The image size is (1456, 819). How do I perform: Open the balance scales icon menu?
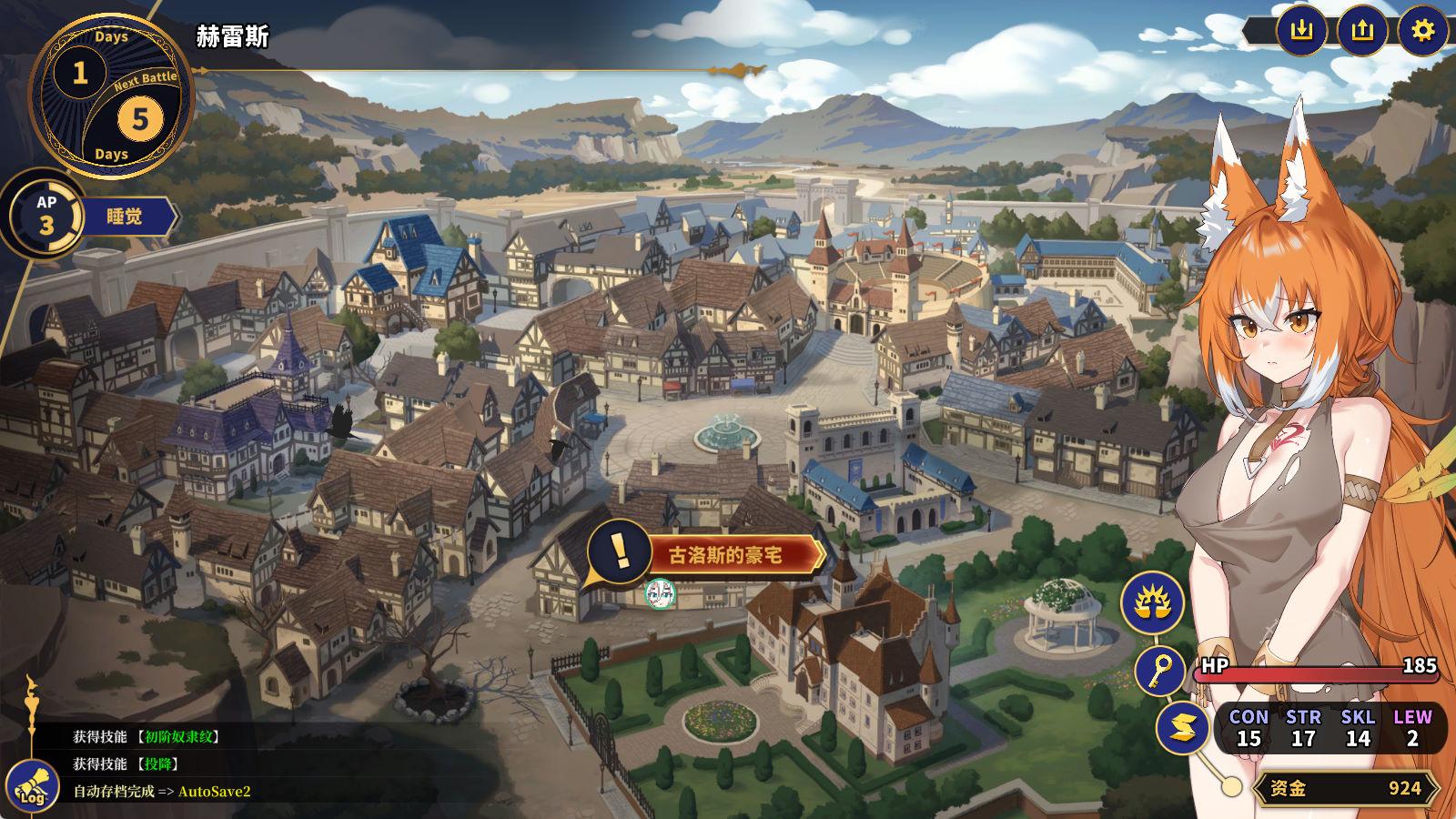pos(1152,602)
